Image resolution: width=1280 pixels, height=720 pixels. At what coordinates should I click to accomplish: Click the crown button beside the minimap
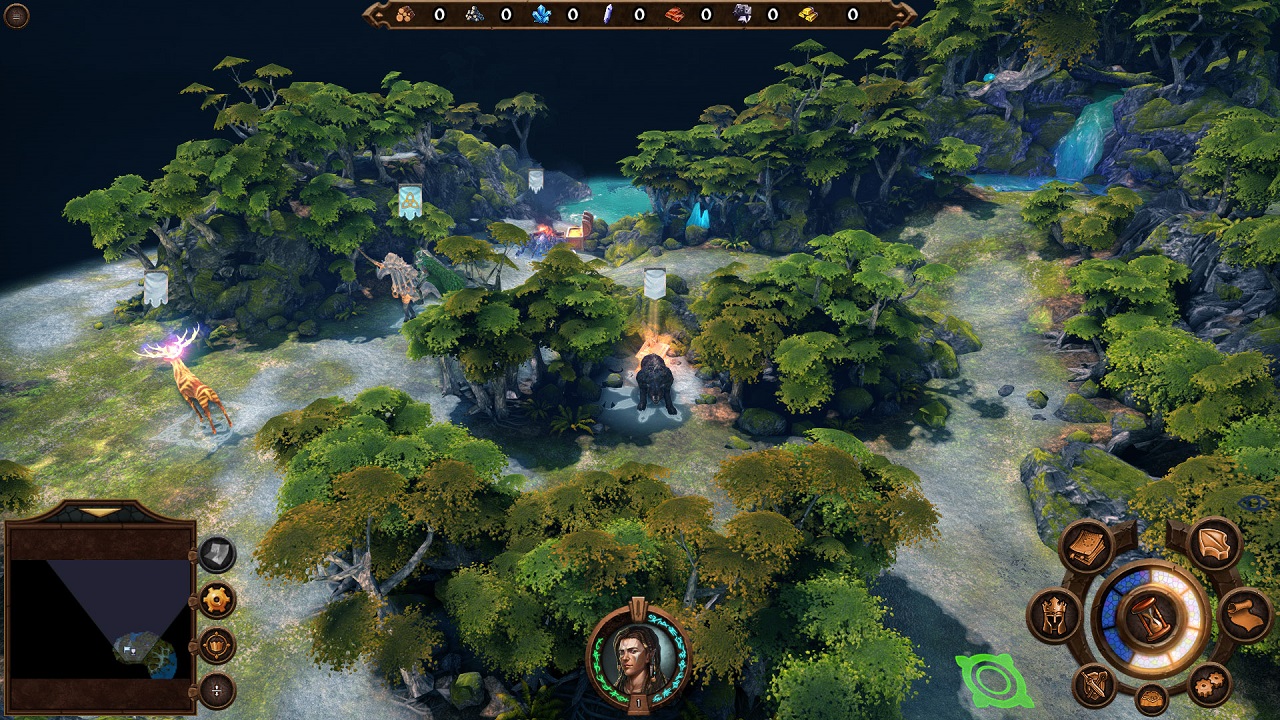coord(217,645)
